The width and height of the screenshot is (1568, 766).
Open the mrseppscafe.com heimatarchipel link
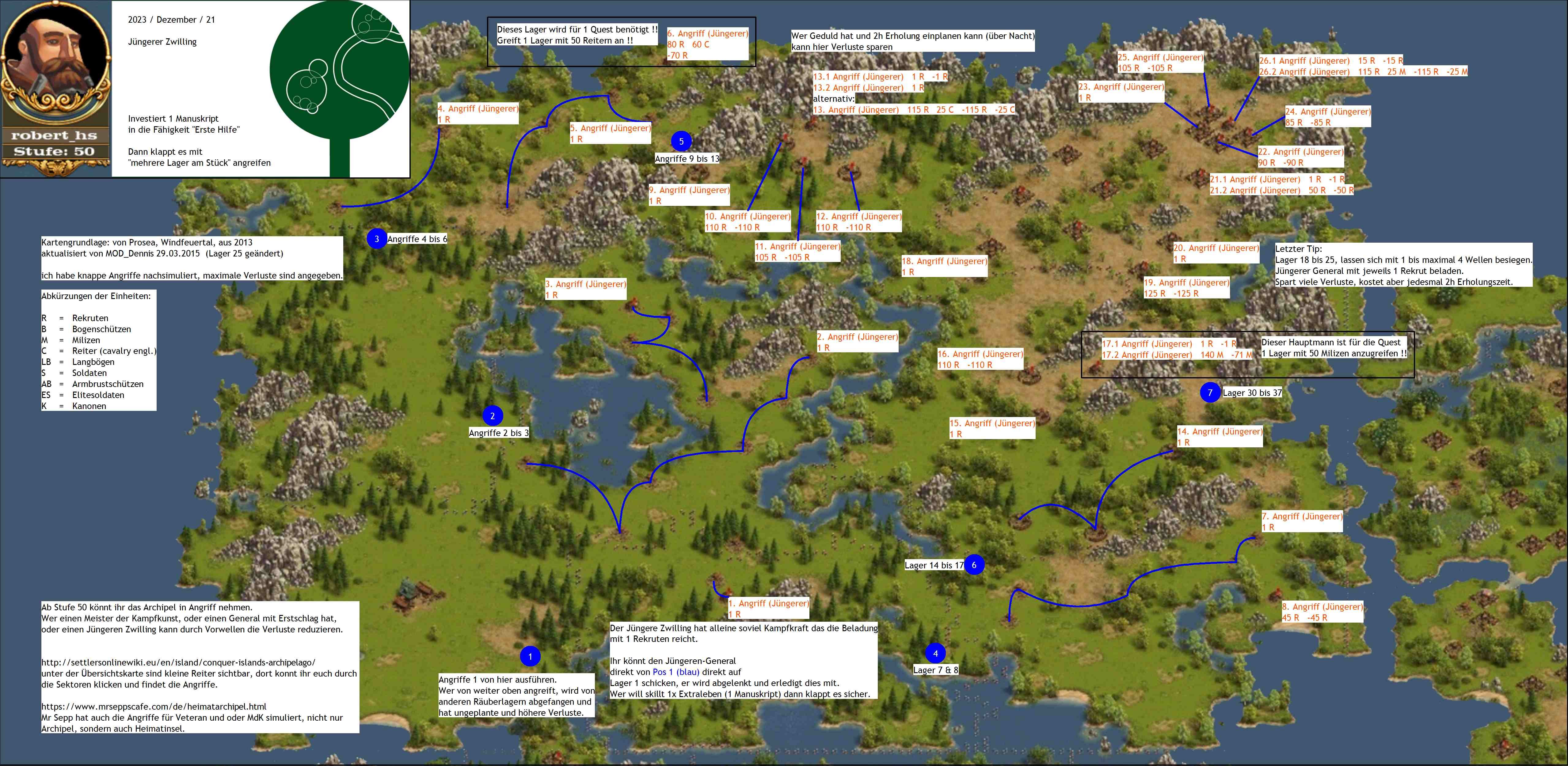click(154, 706)
